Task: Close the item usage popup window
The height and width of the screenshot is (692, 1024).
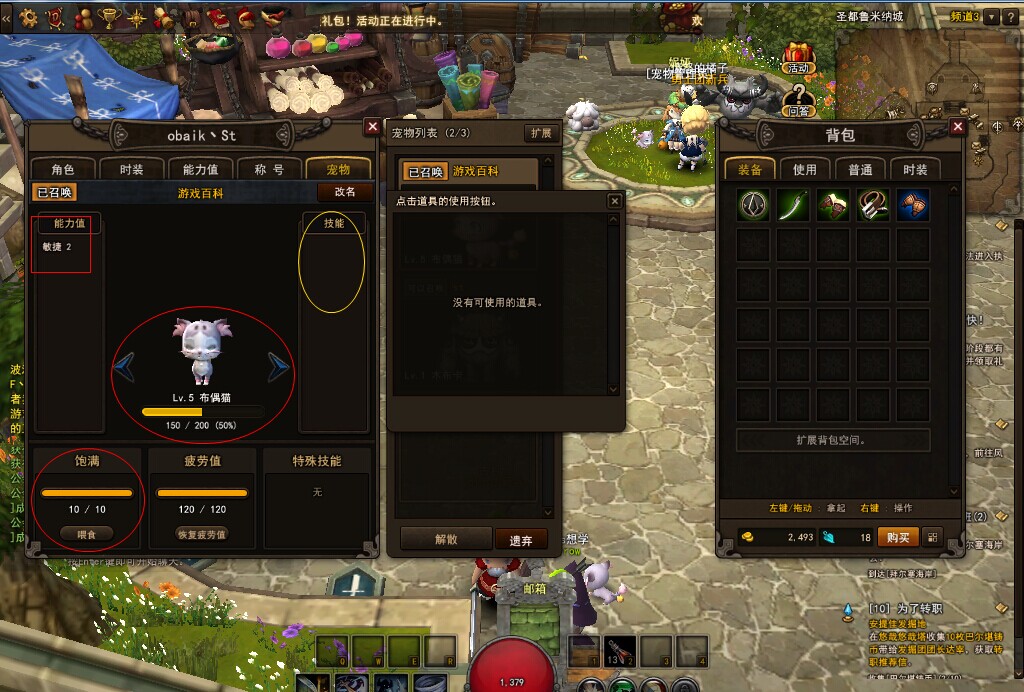Action: pos(614,201)
